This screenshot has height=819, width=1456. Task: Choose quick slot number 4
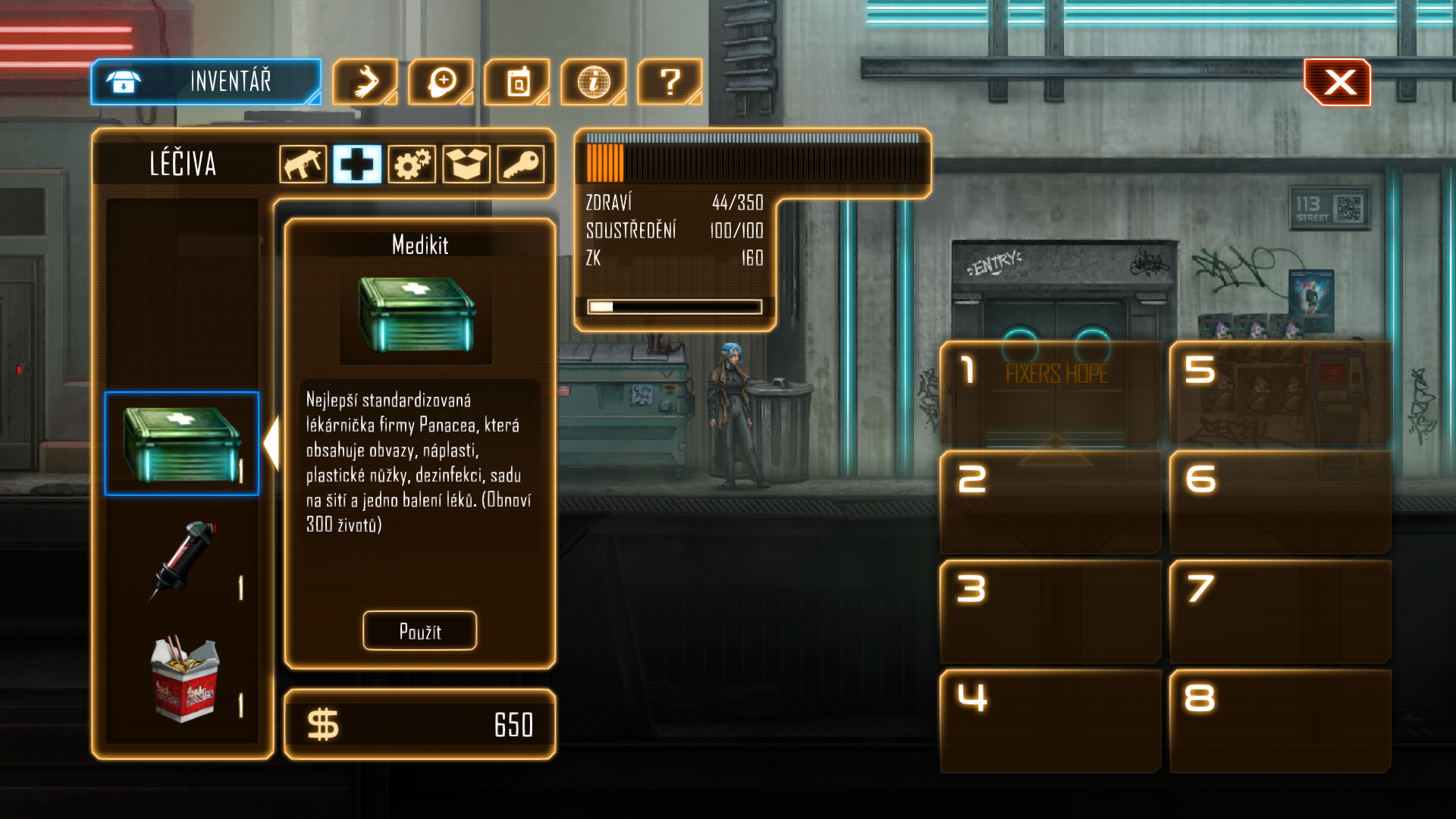1050,720
